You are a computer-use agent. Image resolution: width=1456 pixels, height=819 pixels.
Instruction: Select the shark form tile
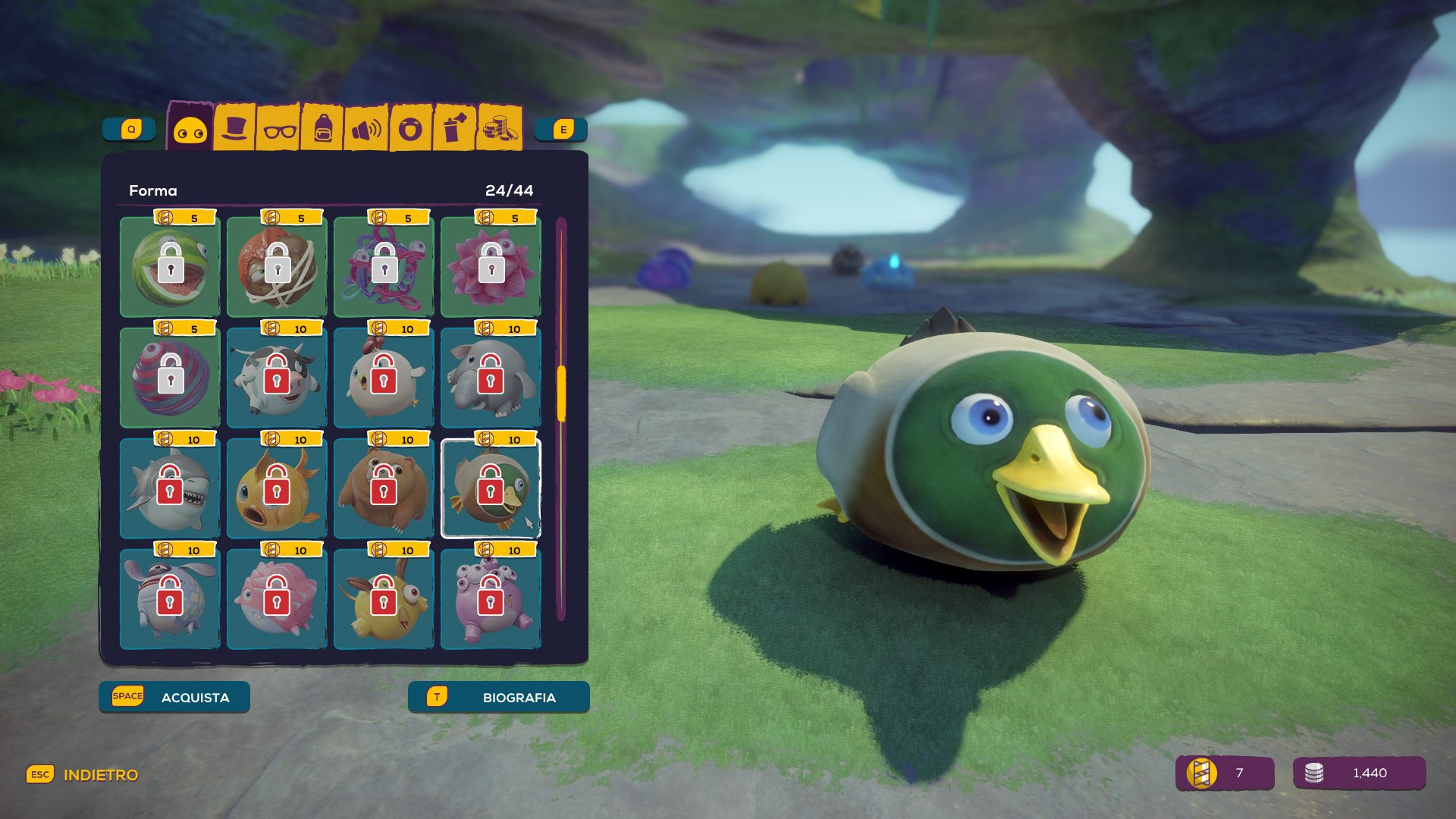(171, 488)
